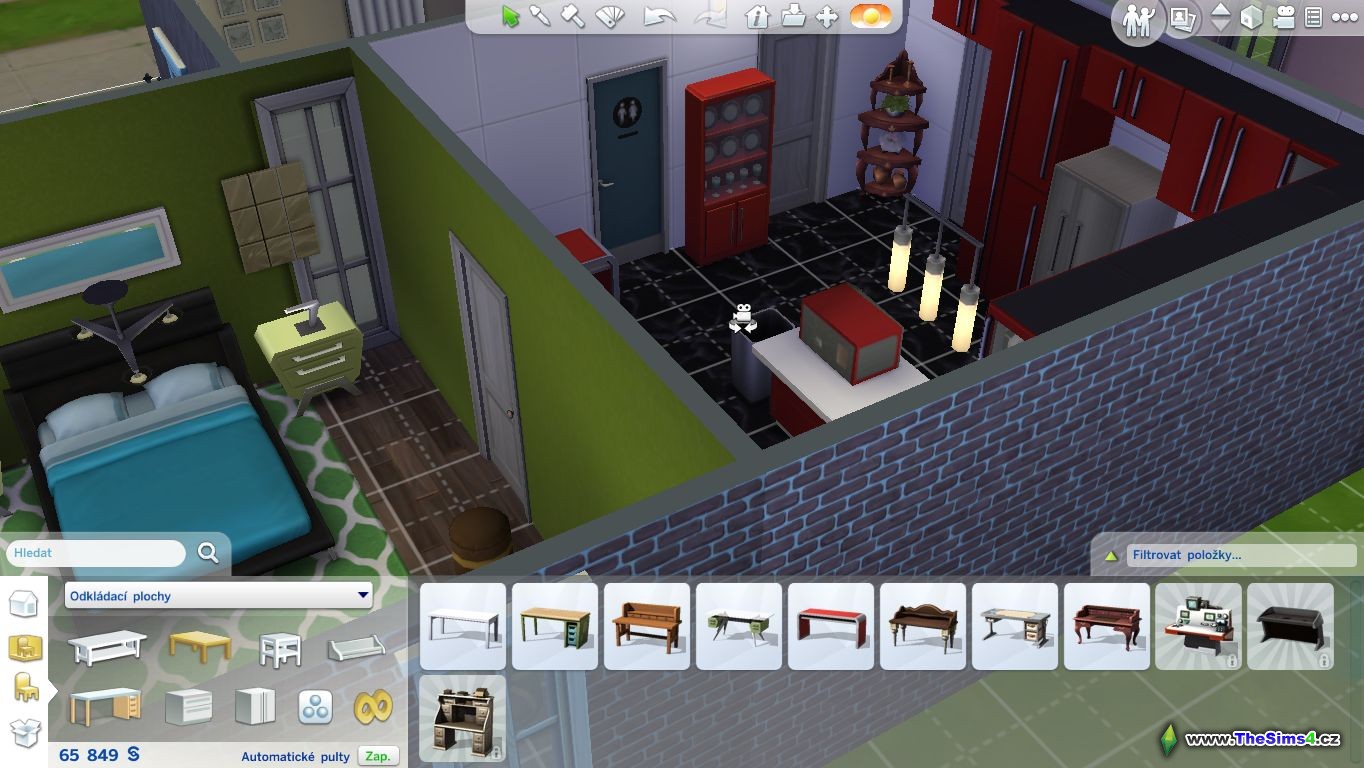The image size is (1364, 768).
Task: Show all items with the infinity icon
Action: coord(372,707)
